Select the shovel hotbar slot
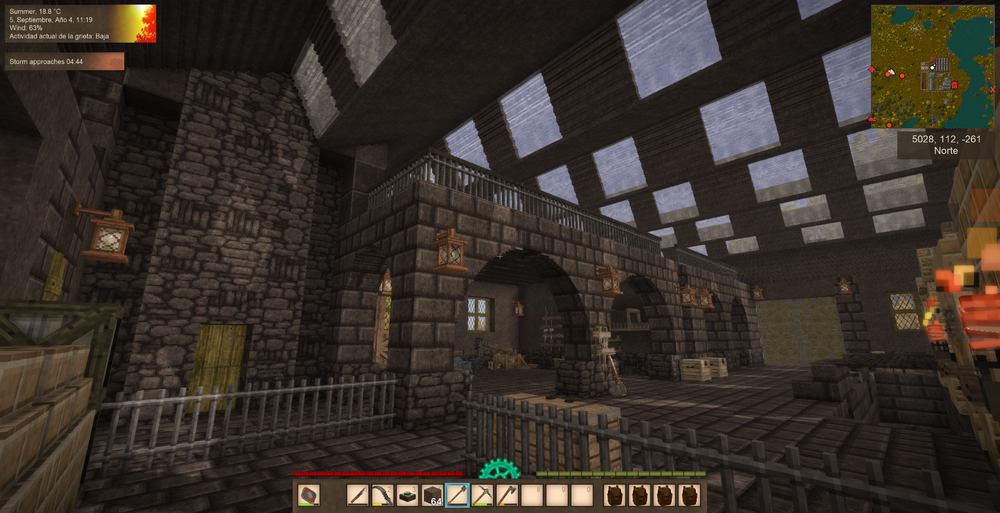 tap(458, 495)
